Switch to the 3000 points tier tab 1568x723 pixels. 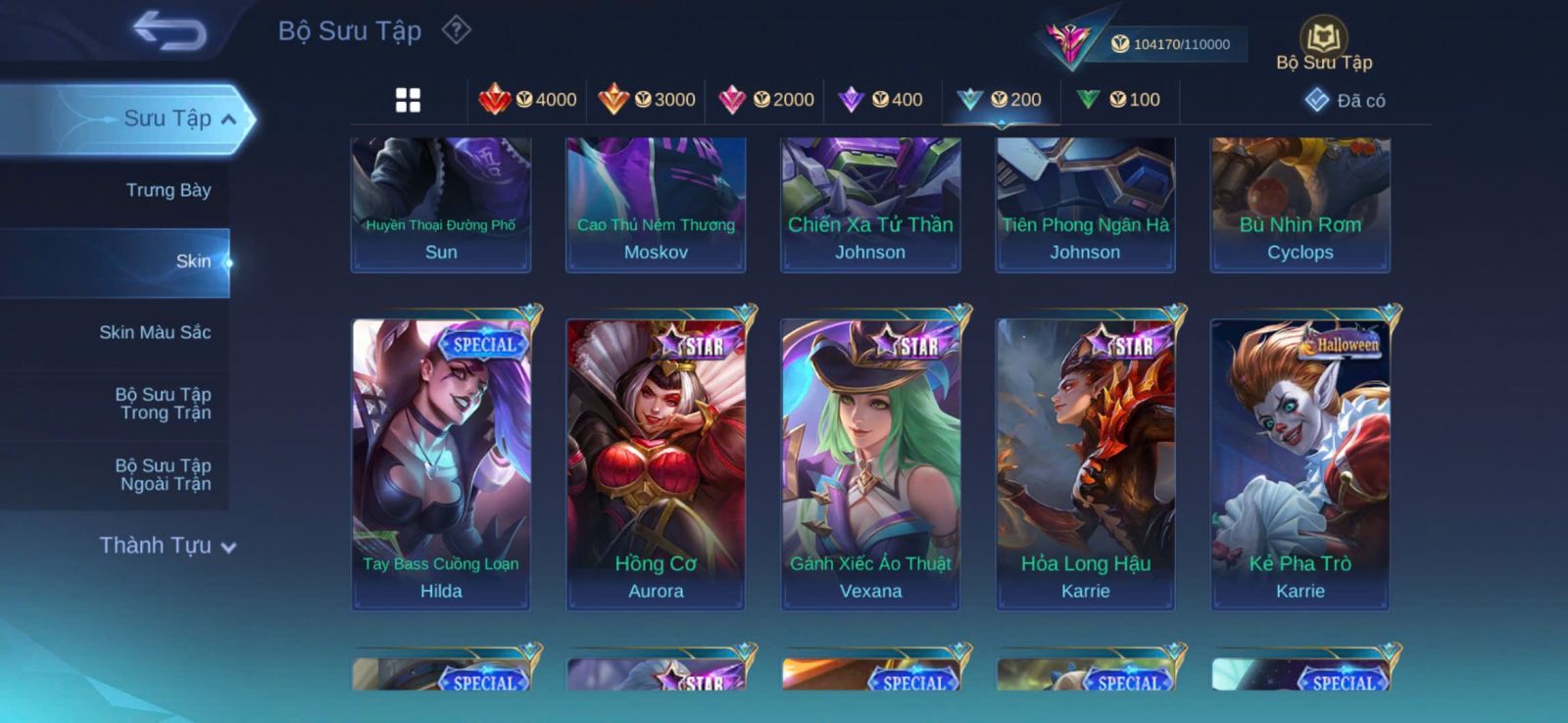pyautogui.click(x=647, y=100)
